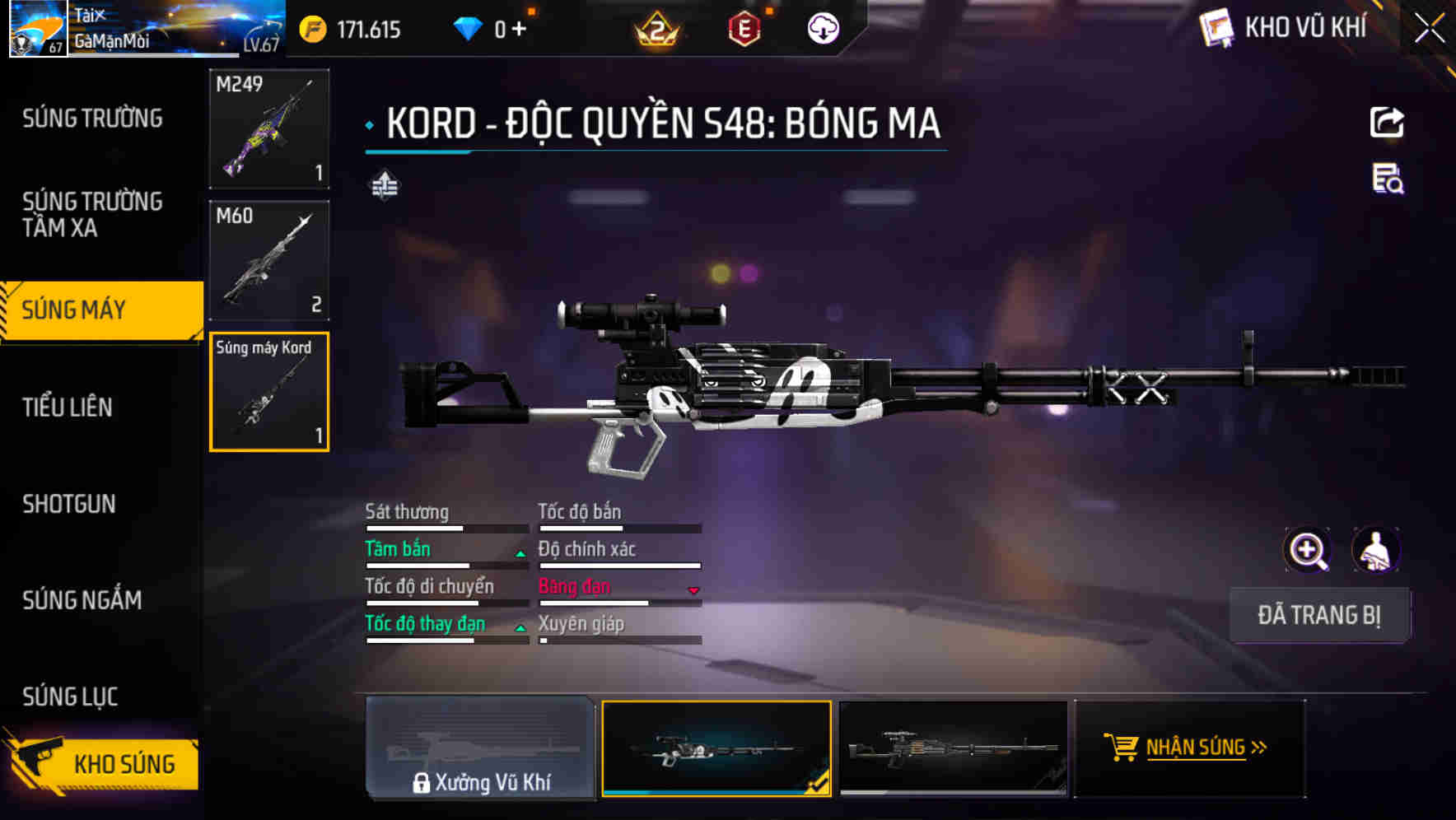Activate the magnifier zoom-in button
The height and width of the screenshot is (820, 1456).
click(x=1308, y=550)
